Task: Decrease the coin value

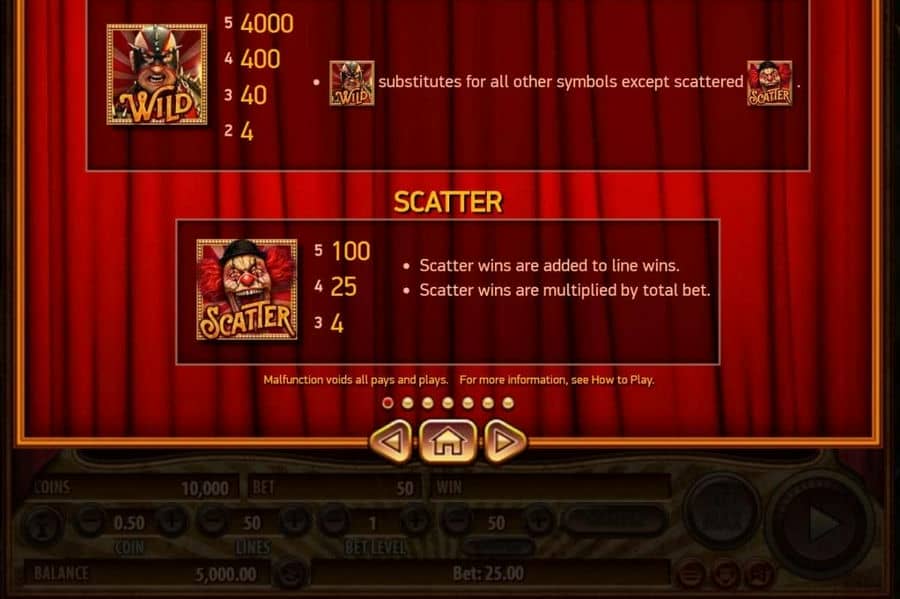Action: (x=89, y=521)
